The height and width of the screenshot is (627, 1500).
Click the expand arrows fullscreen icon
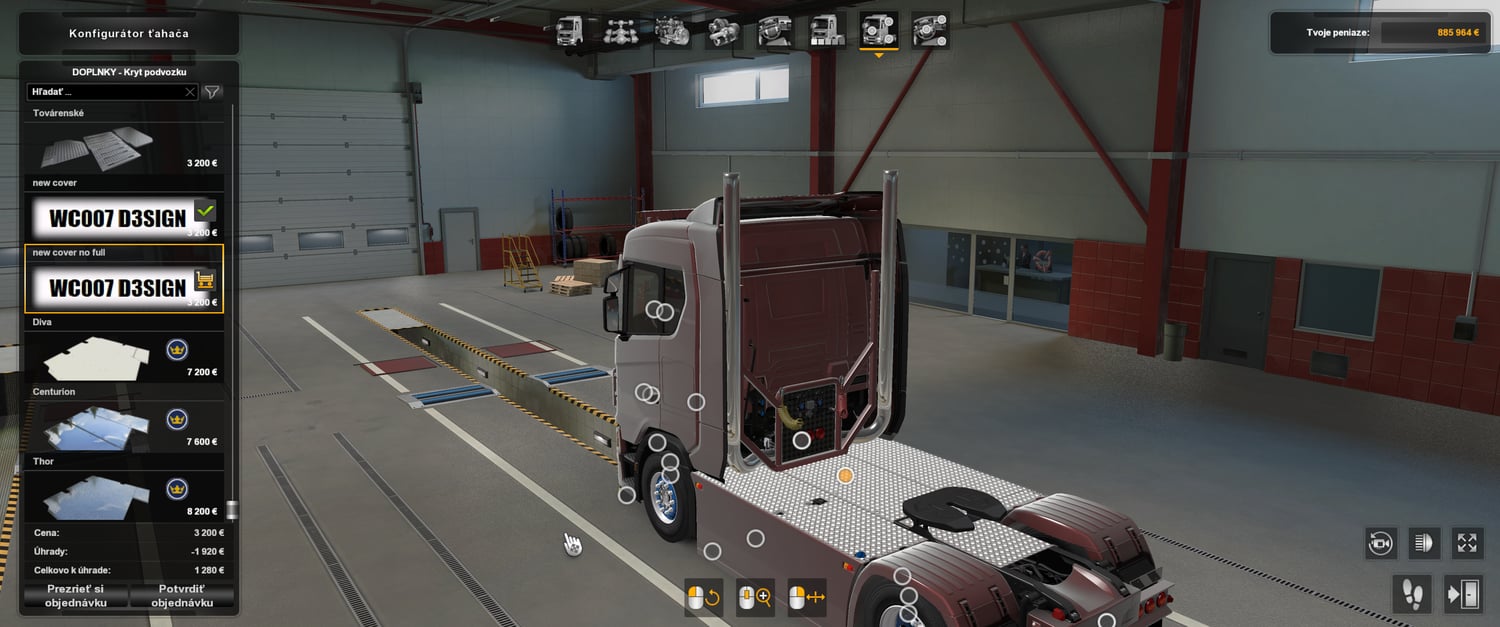[1467, 543]
